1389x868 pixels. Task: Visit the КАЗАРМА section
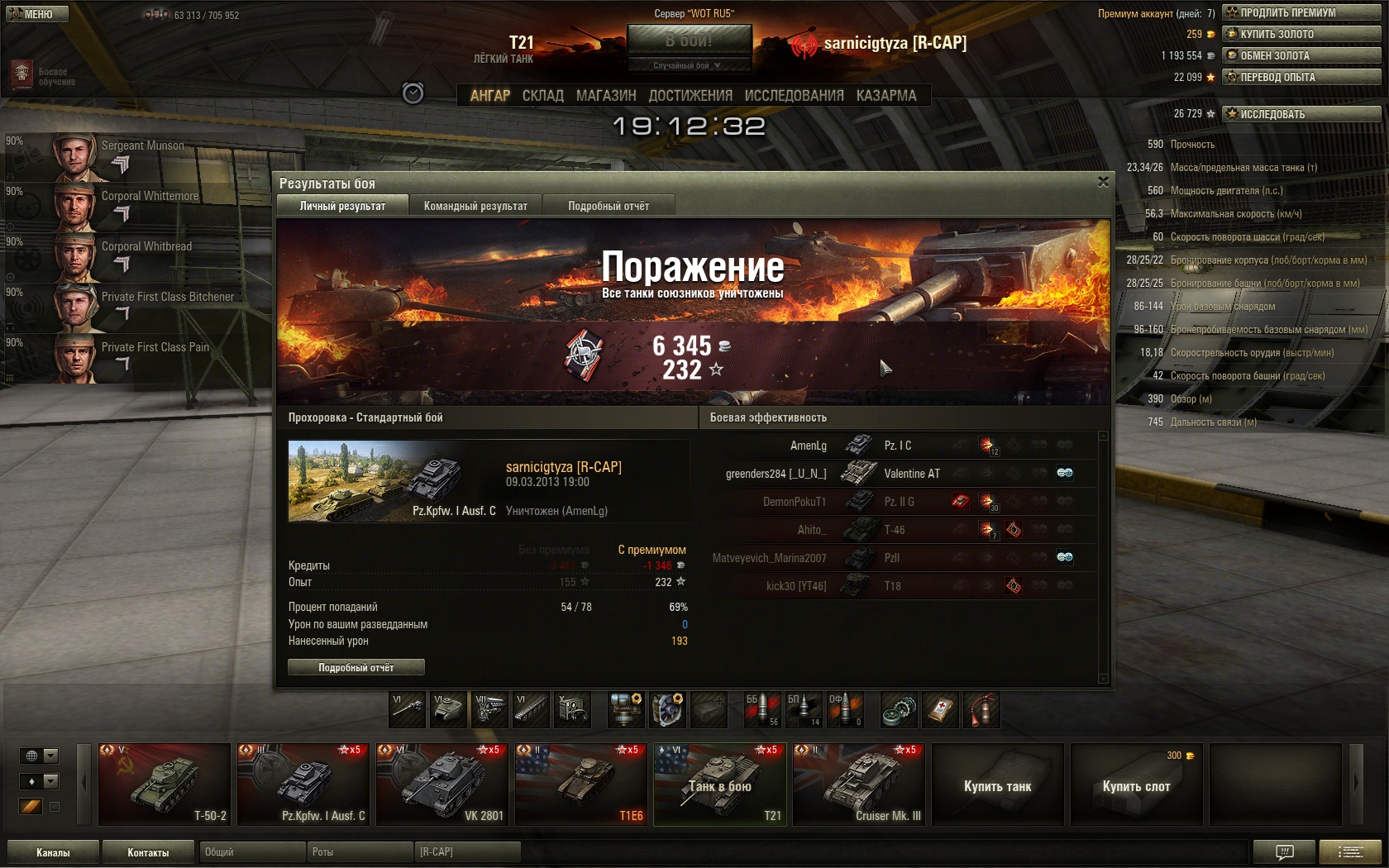886,96
